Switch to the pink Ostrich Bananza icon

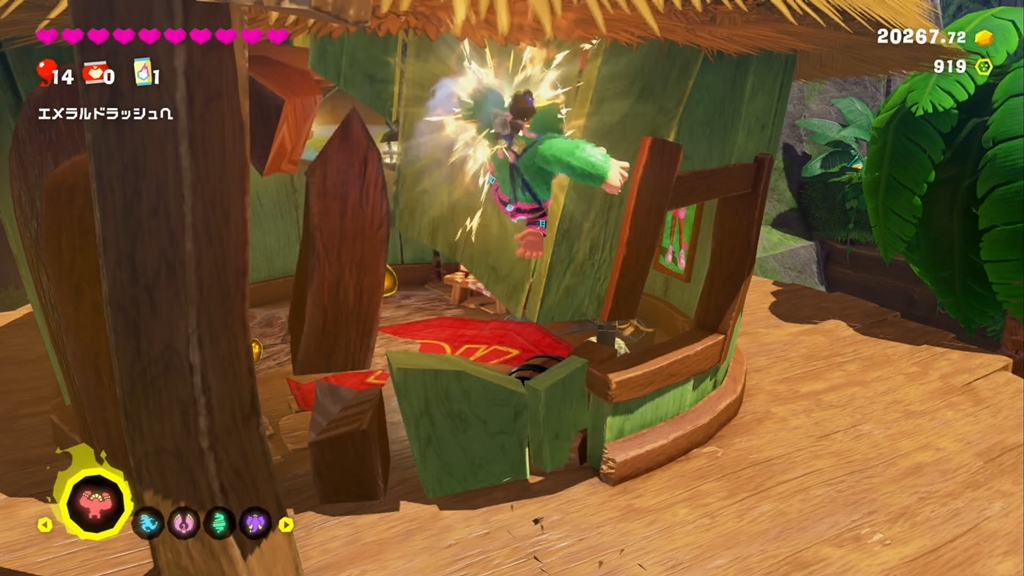click(x=184, y=523)
